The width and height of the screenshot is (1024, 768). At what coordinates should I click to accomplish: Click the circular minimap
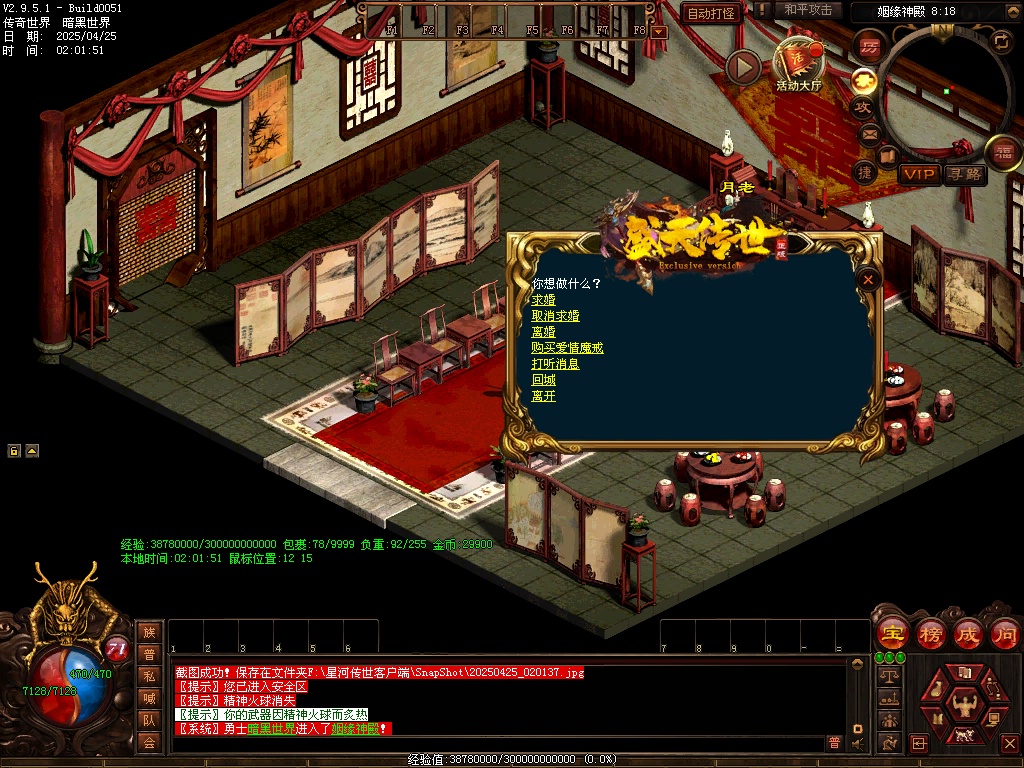(x=947, y=88)
